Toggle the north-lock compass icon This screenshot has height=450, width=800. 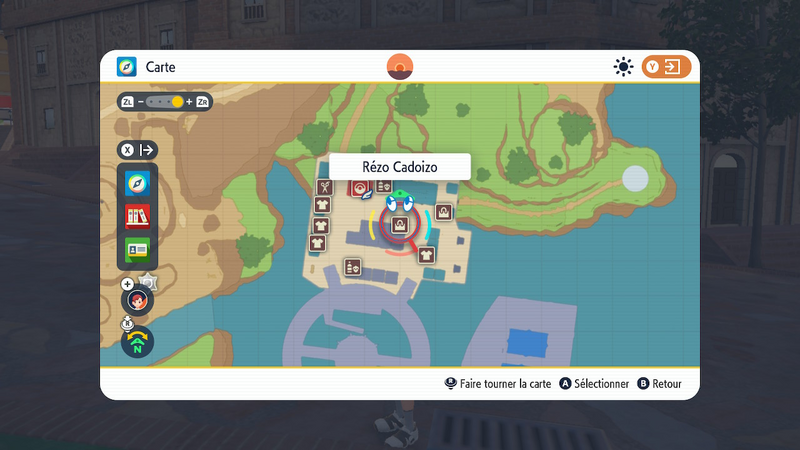click(137, 343)
